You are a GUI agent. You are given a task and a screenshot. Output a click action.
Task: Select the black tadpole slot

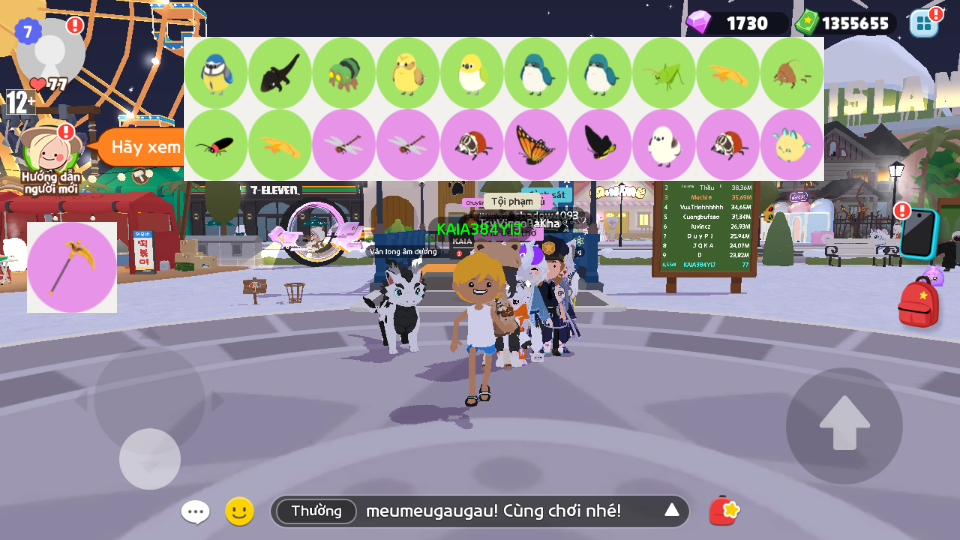pyautogui.click(x=280, y=74)
